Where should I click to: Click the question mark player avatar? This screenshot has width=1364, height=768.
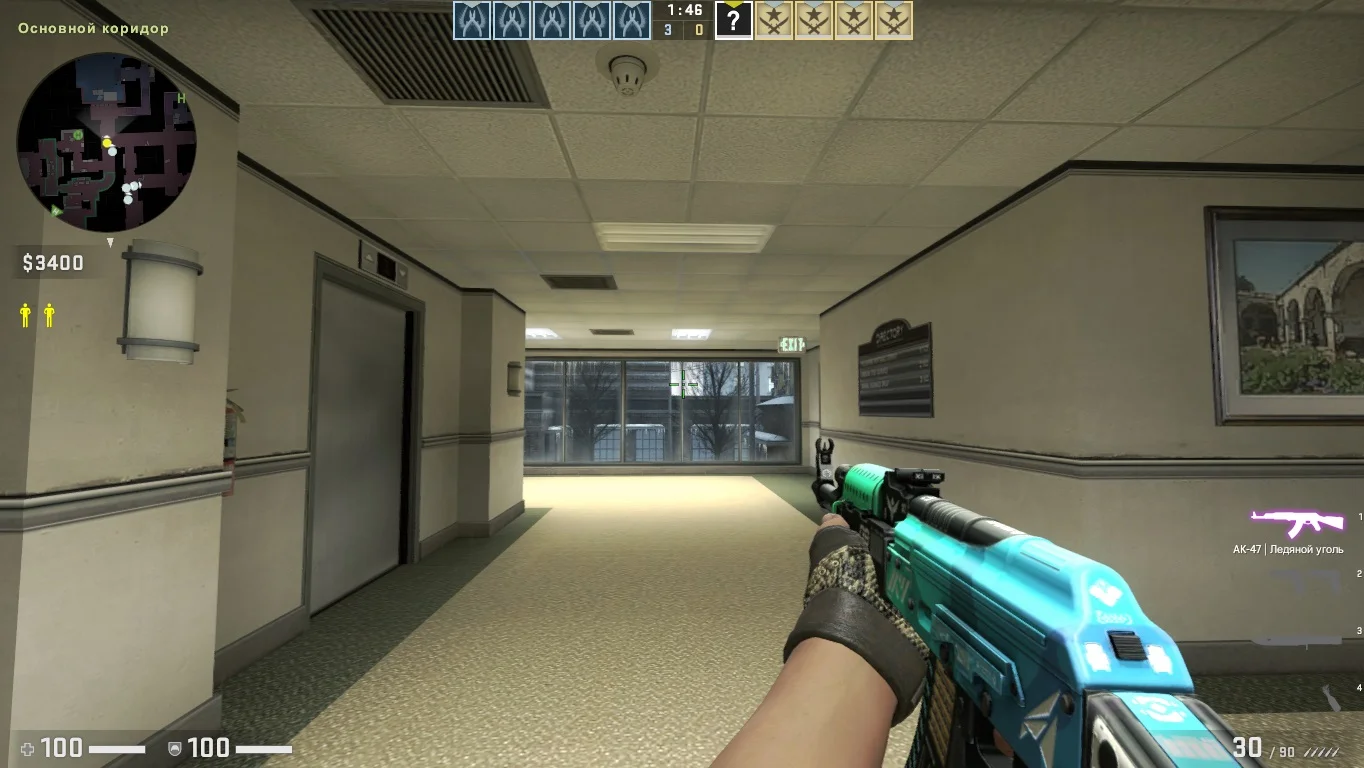coord(734,21)
